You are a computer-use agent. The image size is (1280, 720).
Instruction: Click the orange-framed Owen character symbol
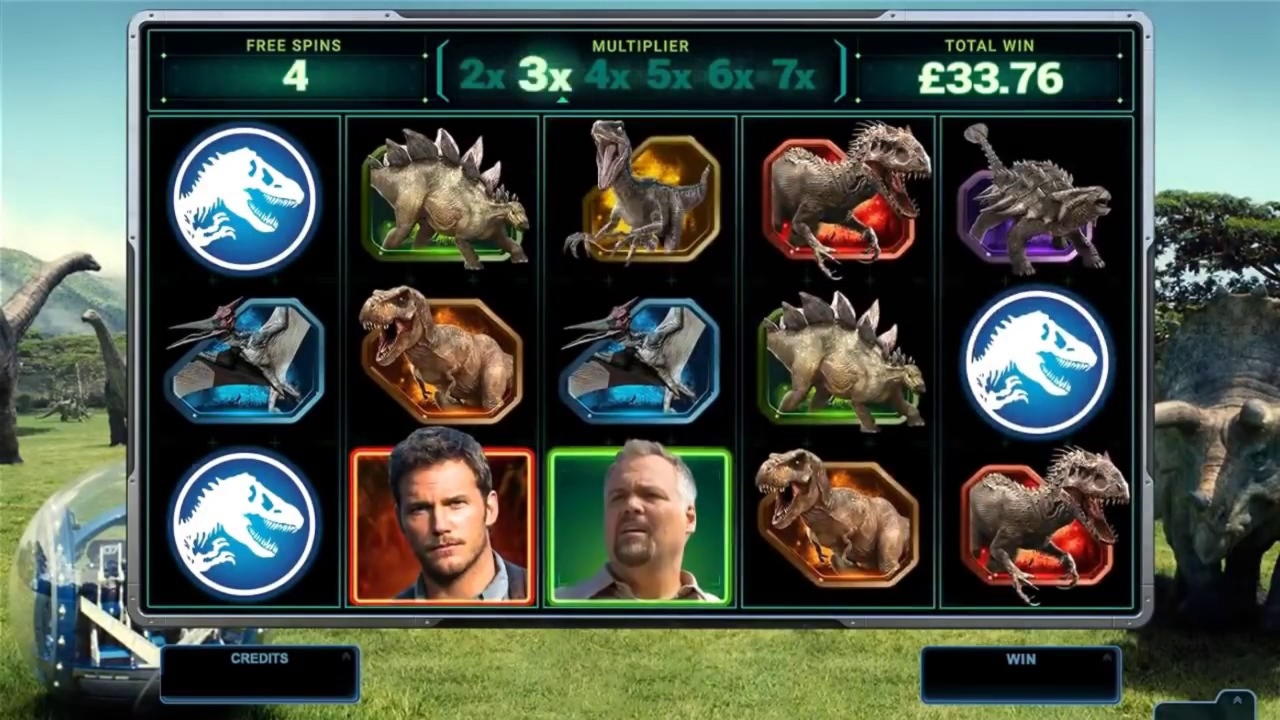coord(442,527)
